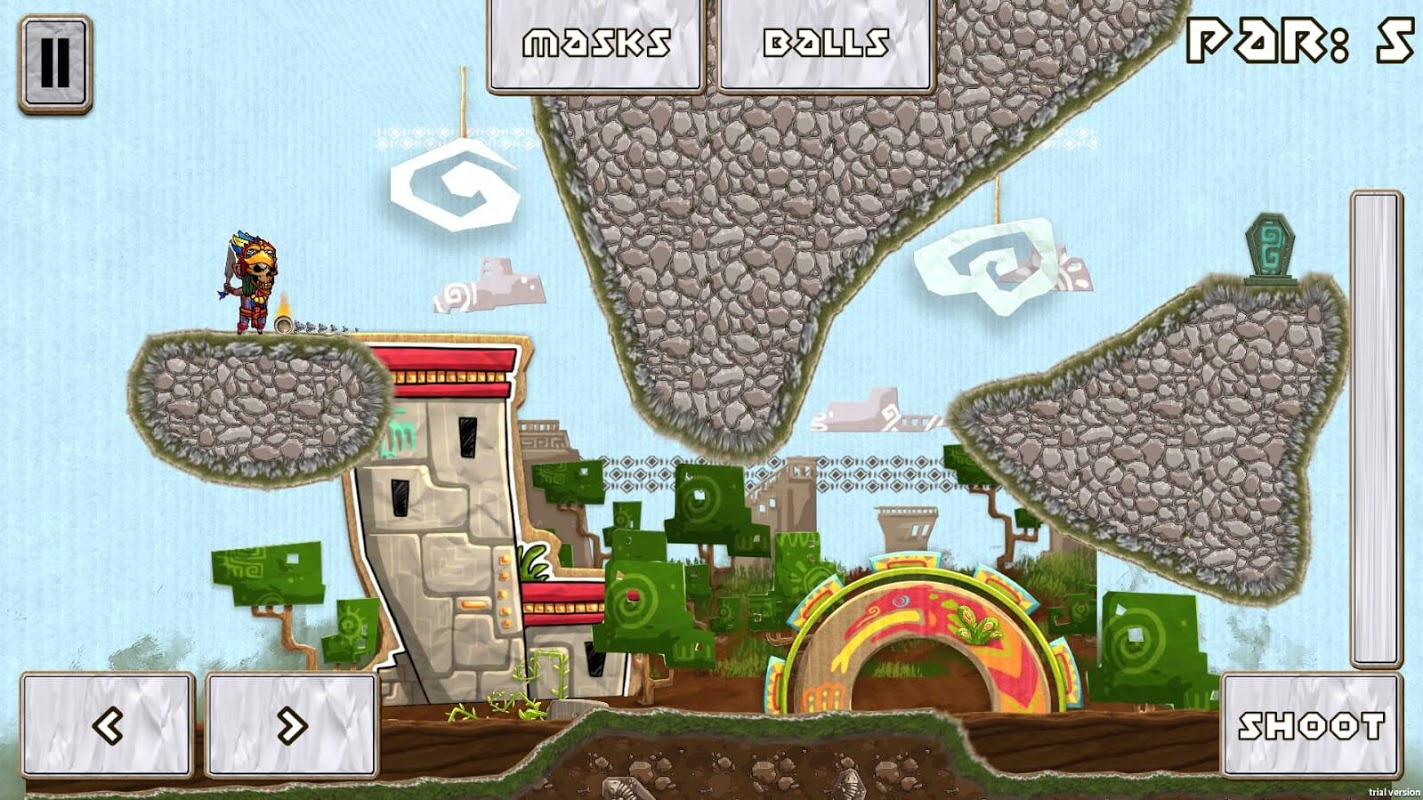This screenshot has height=800, width=1423.
Task: Open the Balls menu
Action: point(826,44)
